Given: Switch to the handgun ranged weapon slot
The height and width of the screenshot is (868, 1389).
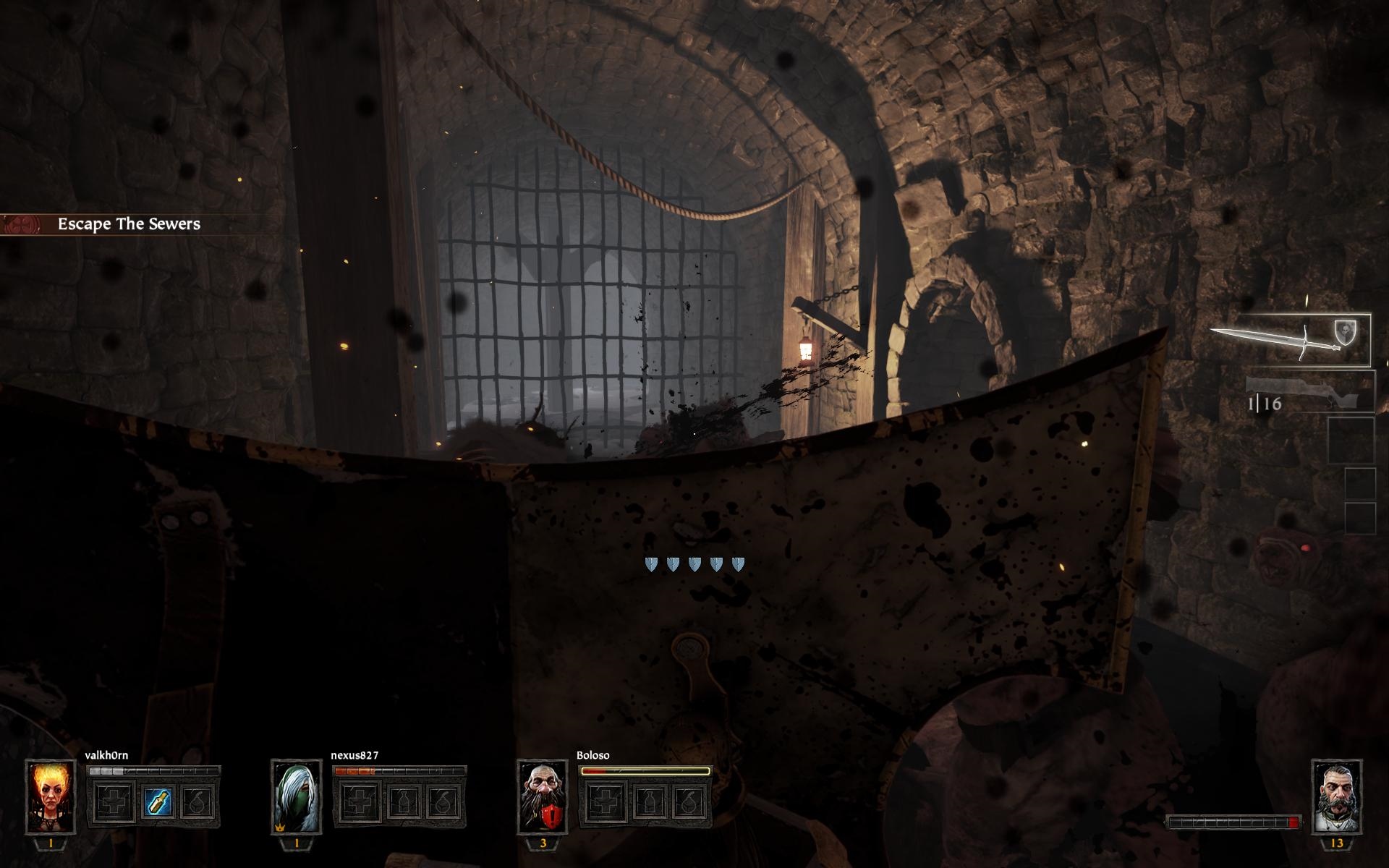Looking at the screenshot, I should tap(1309, 393).
